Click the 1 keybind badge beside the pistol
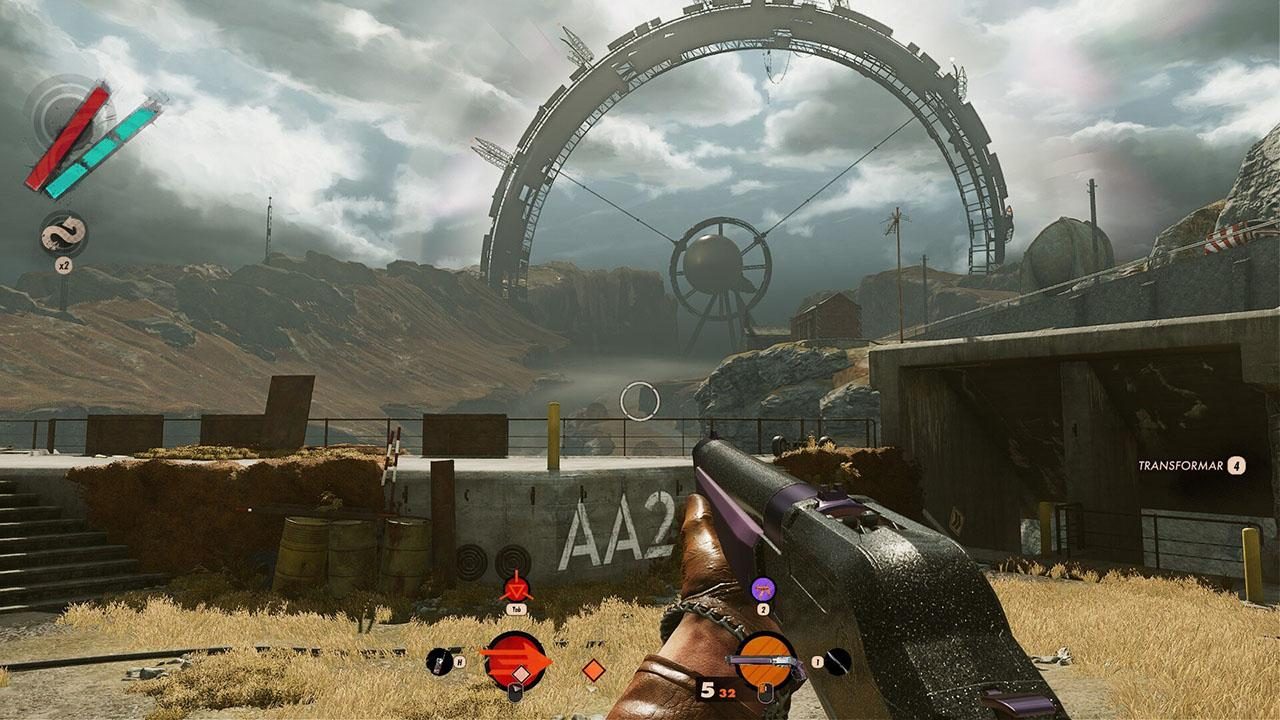The height and width of the screenshot is (720, 1280). point(817,661)
